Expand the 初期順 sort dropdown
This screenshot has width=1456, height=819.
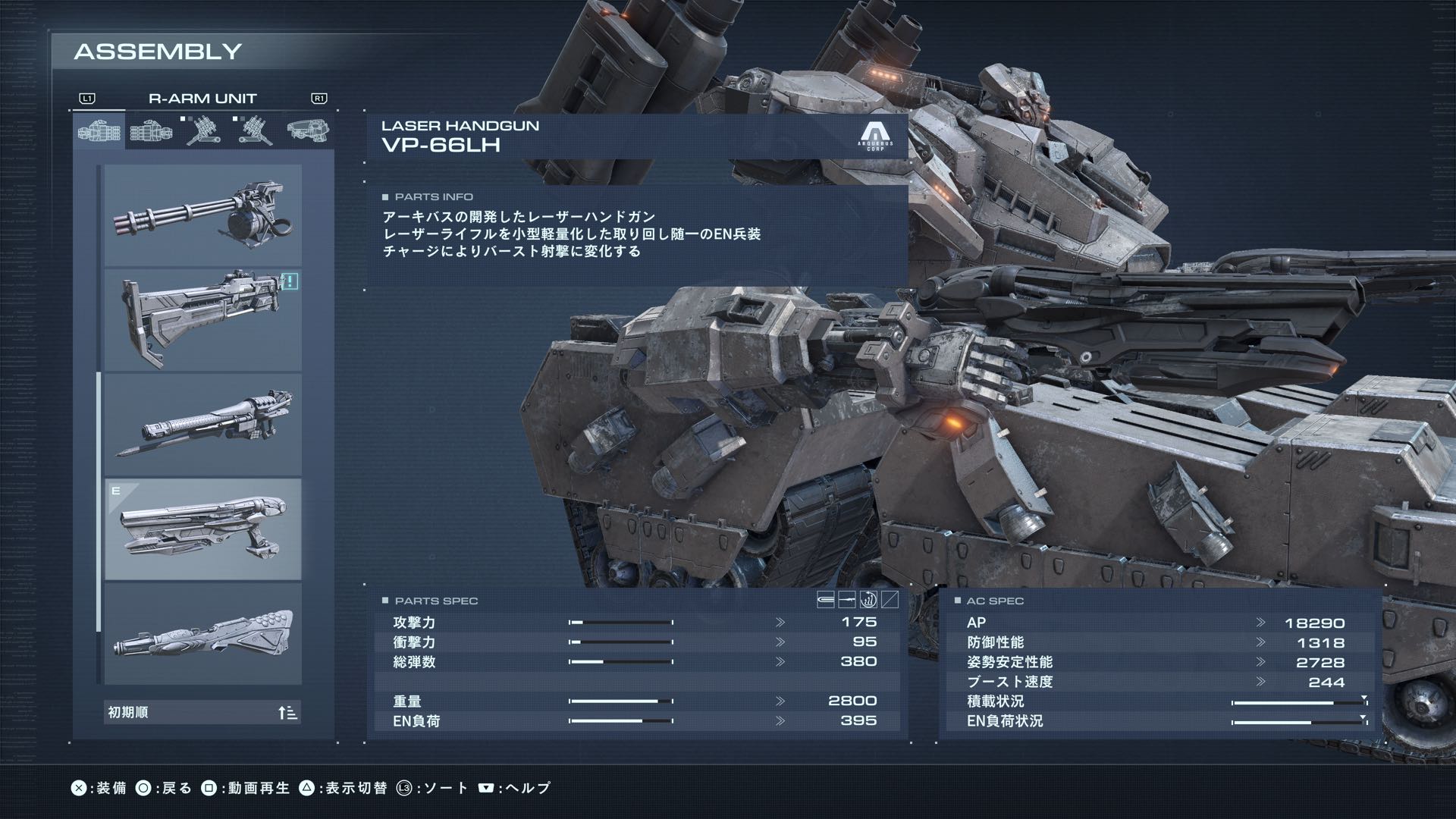201,712
